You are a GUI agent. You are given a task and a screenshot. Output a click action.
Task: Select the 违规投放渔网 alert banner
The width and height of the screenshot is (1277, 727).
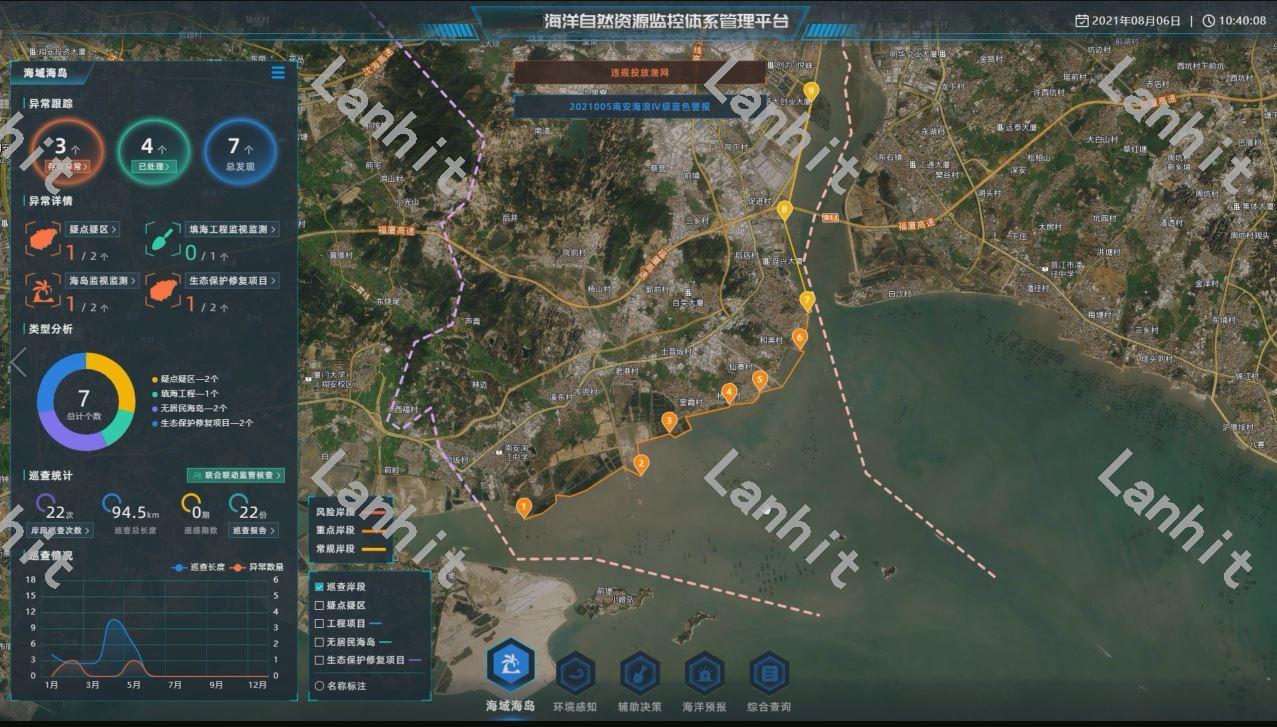tap(639, 73)
